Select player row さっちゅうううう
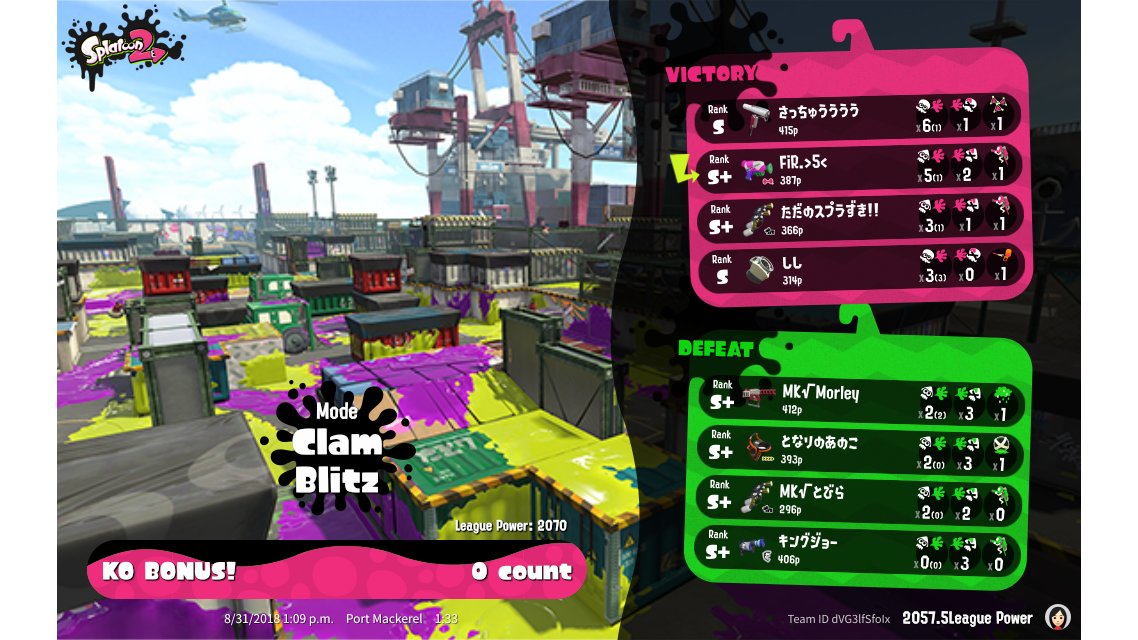Viewport: 1138px width, 640px height. click(860, 117)
